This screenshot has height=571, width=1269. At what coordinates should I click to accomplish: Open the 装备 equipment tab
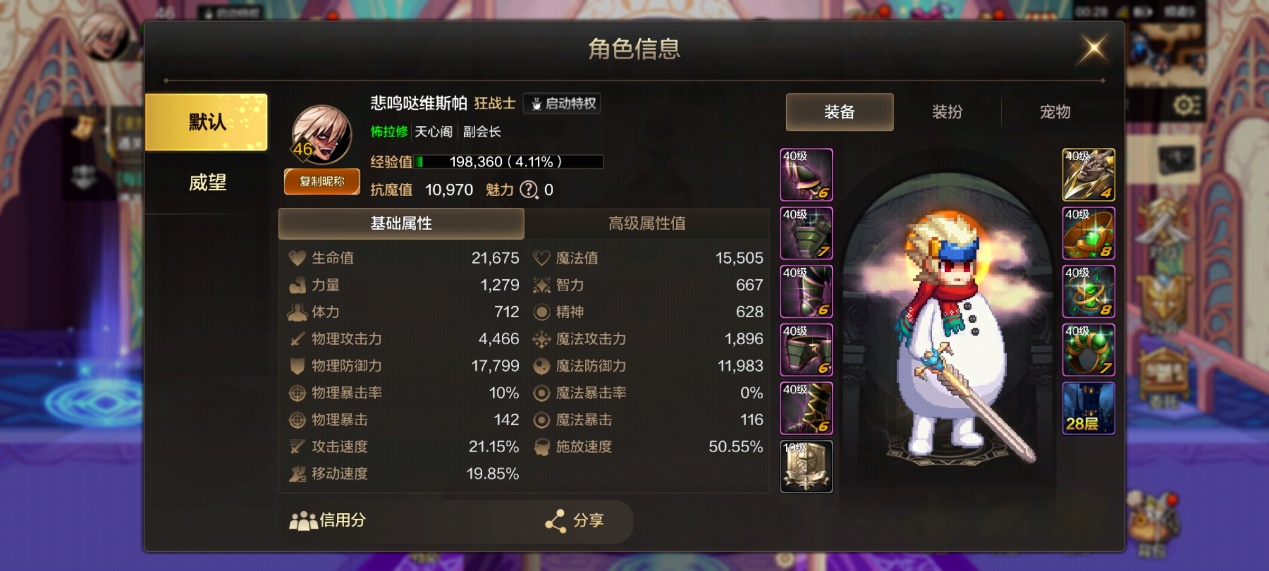(839, 112)
